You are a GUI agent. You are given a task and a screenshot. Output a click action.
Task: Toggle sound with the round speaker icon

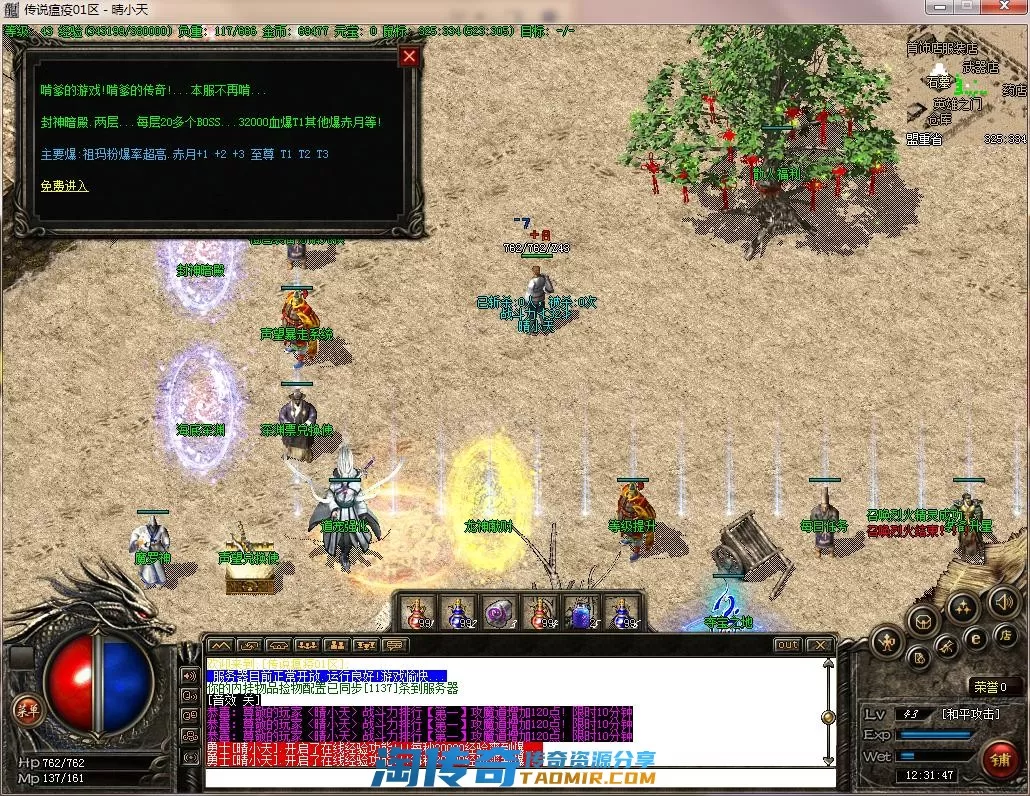click(x=1003, y=602)
